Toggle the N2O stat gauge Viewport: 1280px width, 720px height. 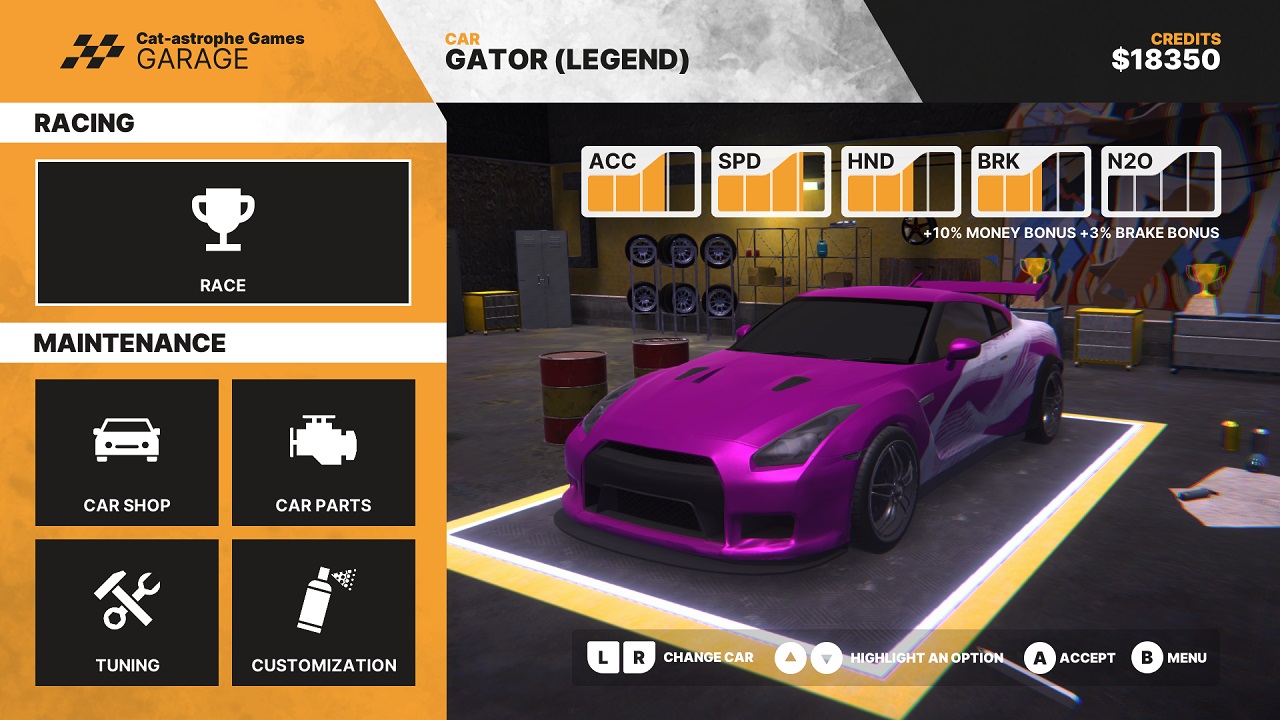click(1162, 183)
